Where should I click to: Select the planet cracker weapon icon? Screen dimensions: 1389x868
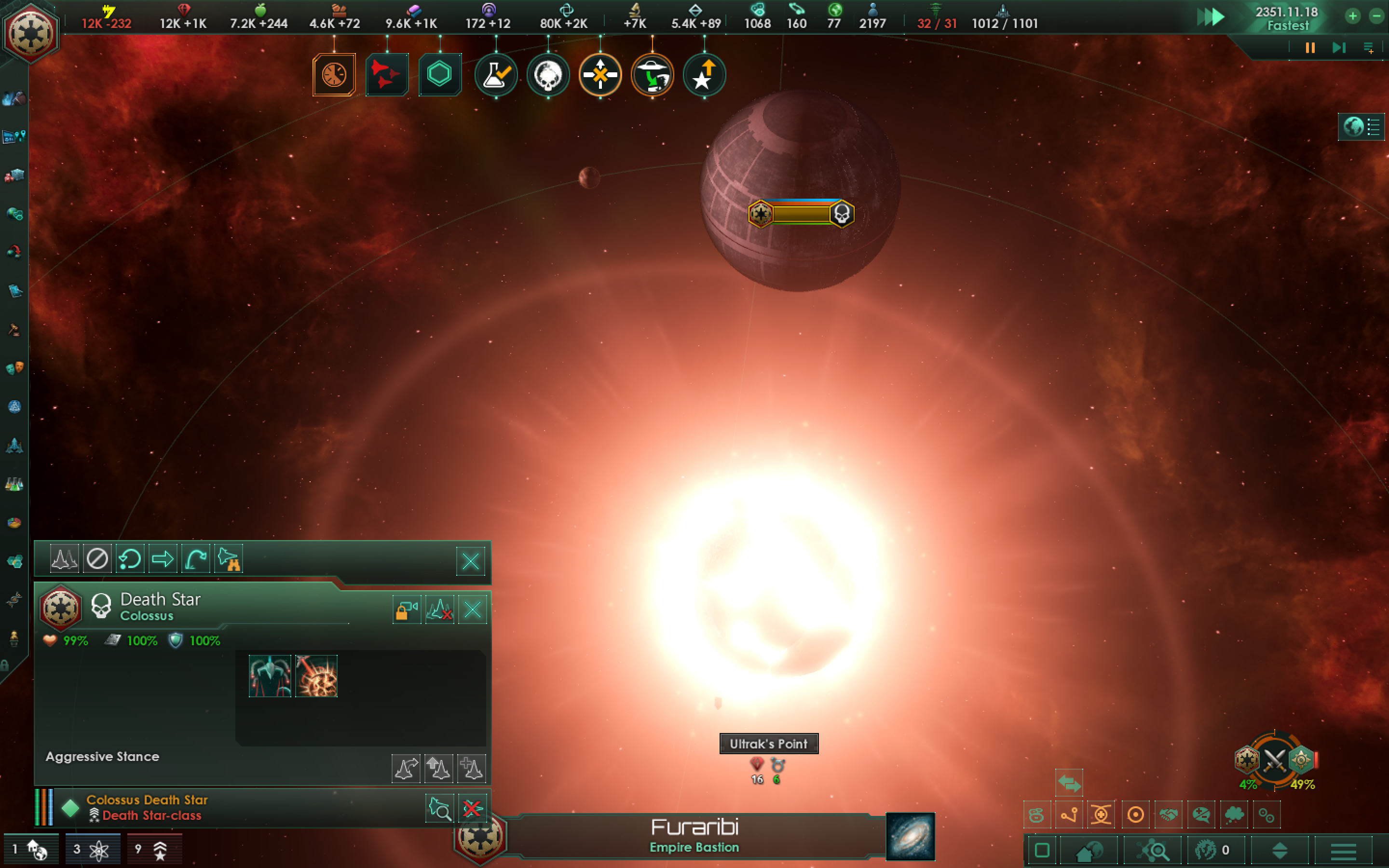tap(316, 676)
